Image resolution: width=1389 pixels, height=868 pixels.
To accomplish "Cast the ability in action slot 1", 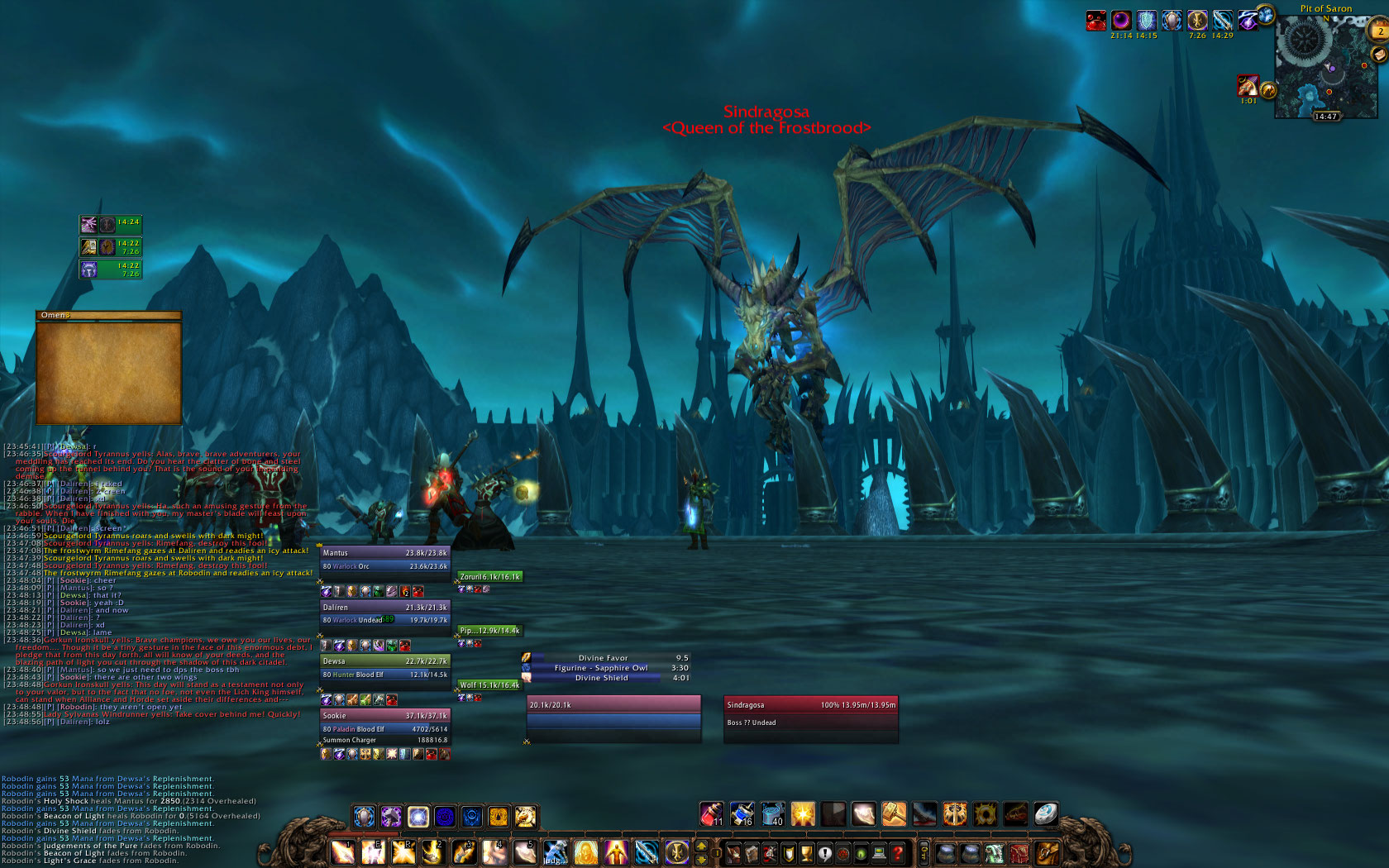I will tap(342, 851).
